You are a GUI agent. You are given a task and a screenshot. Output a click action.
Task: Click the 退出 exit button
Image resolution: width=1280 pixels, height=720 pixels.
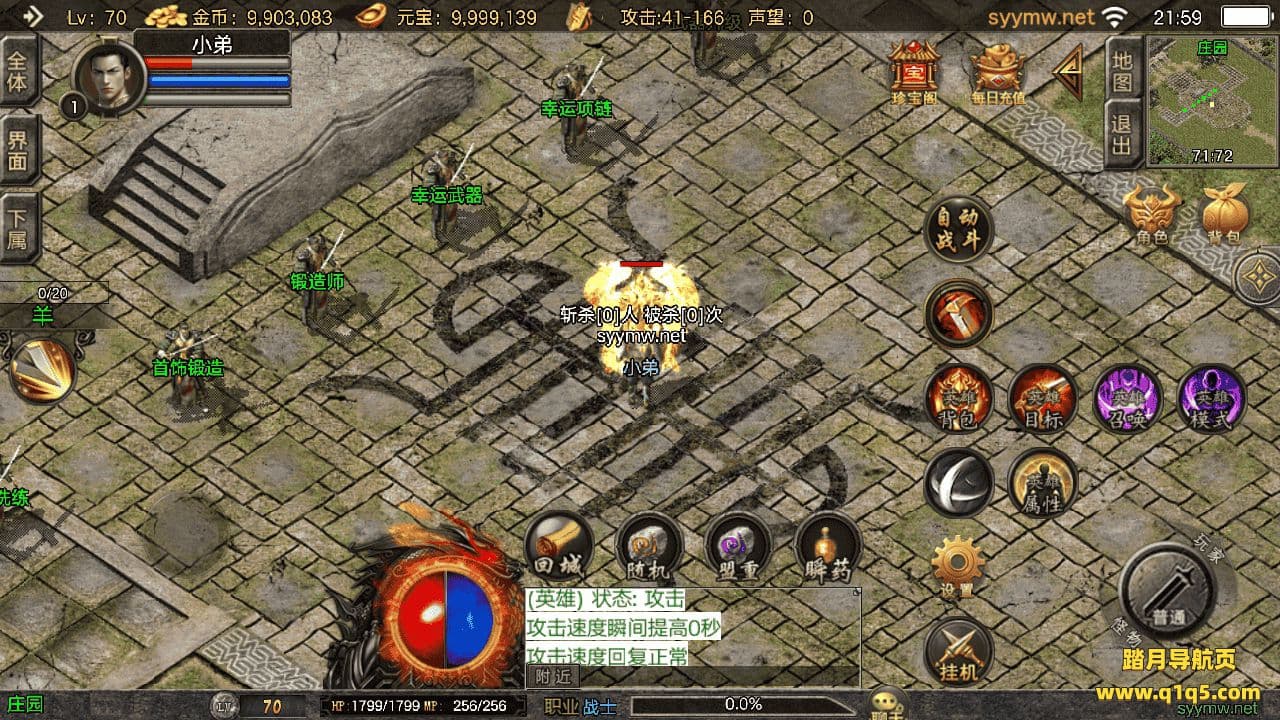tap(1123, 135)
